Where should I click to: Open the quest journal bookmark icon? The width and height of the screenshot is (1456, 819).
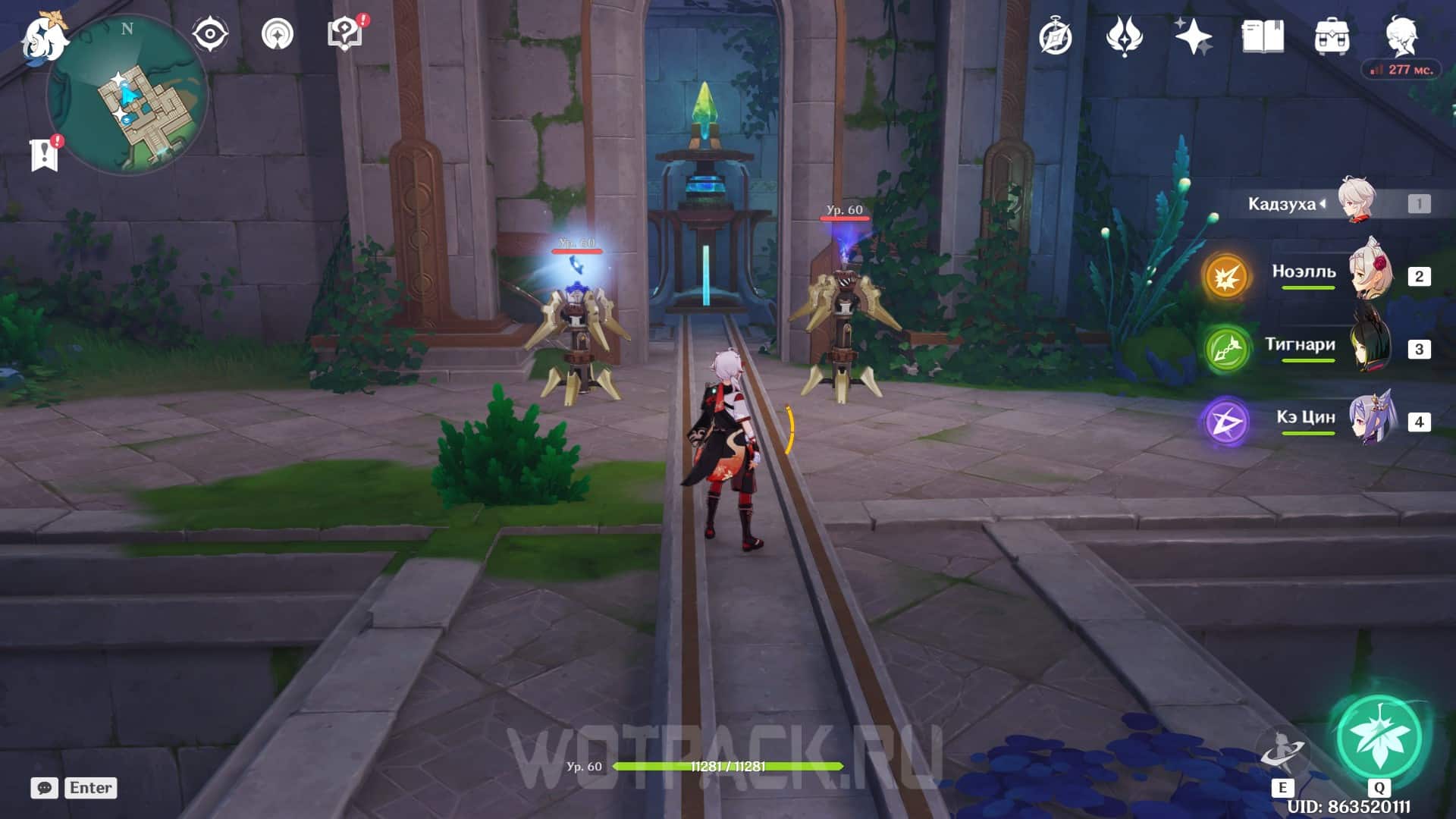click(45, 154)
